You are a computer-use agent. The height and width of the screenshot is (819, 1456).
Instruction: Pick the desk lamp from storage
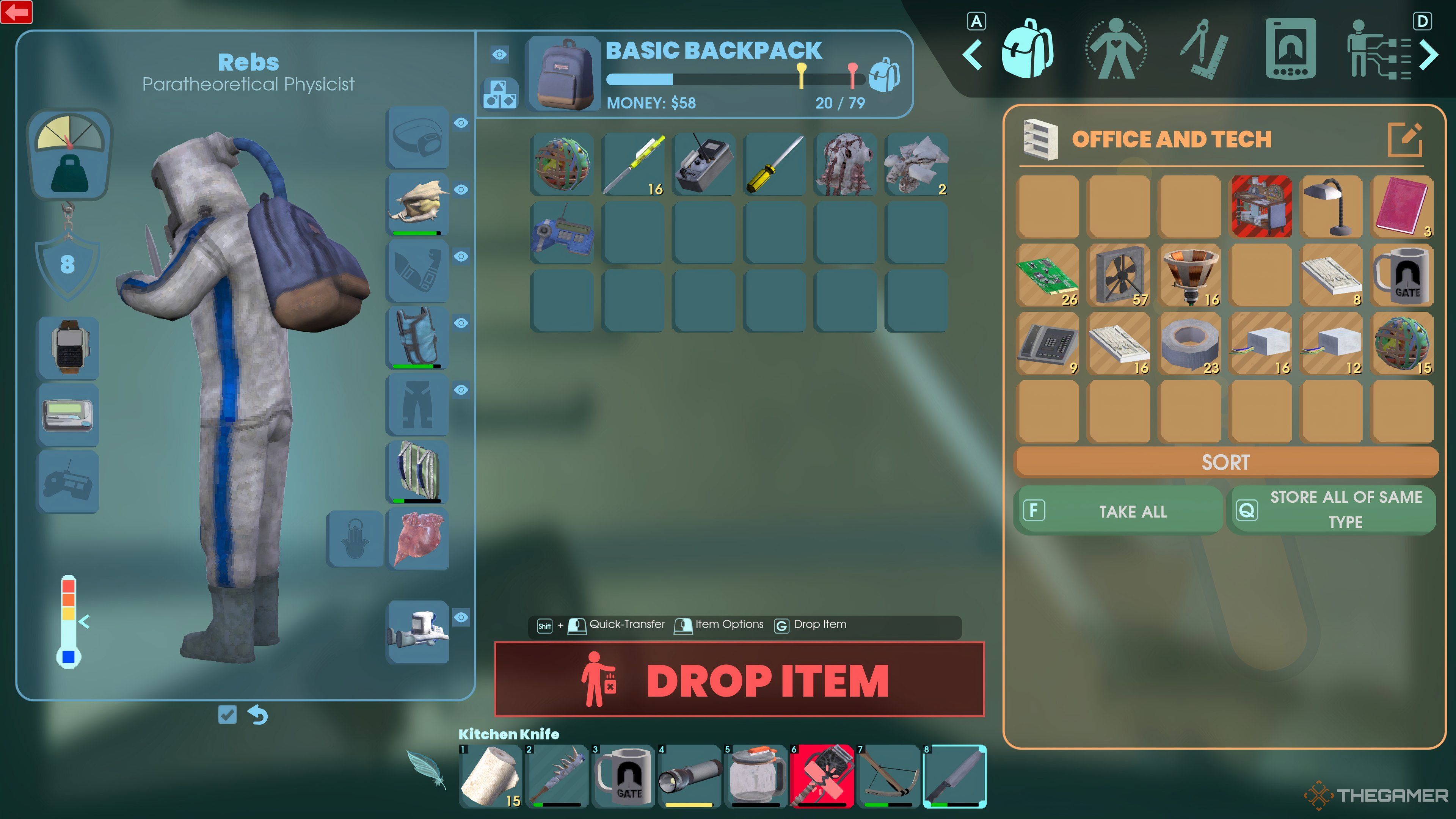1332,206
